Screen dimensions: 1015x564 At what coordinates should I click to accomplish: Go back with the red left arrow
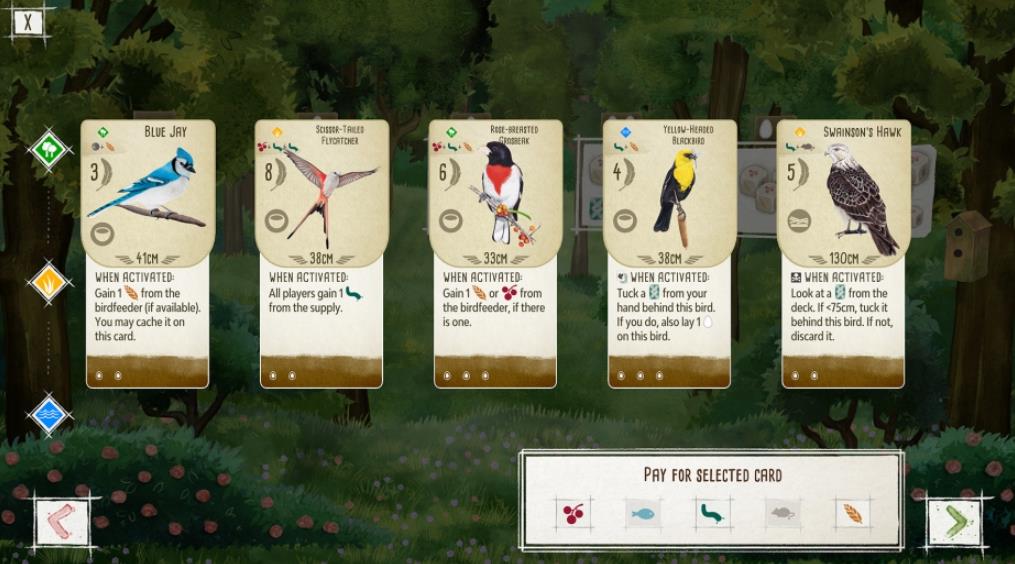click(x=61, y=521)
